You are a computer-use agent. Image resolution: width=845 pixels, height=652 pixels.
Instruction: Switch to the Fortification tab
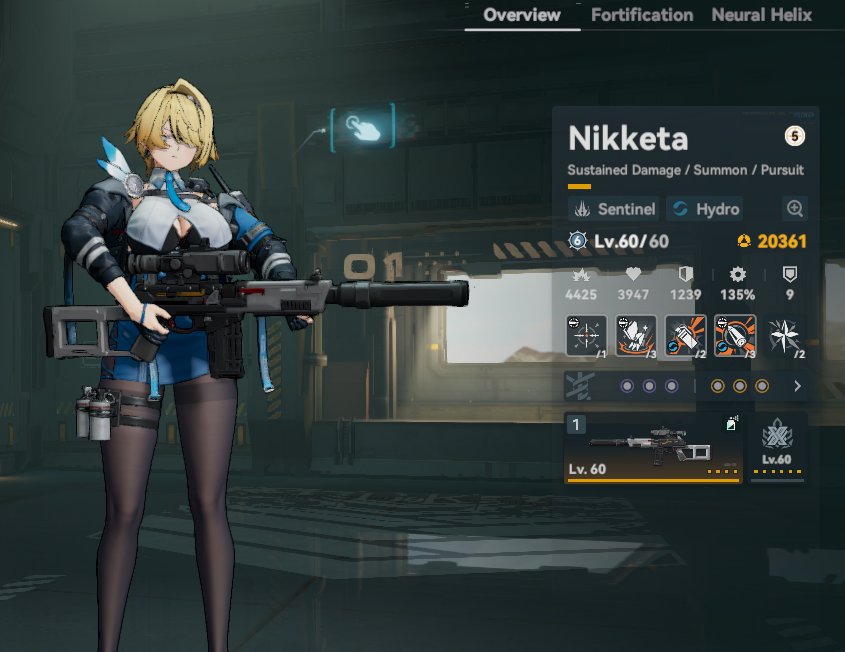point(642,15)
